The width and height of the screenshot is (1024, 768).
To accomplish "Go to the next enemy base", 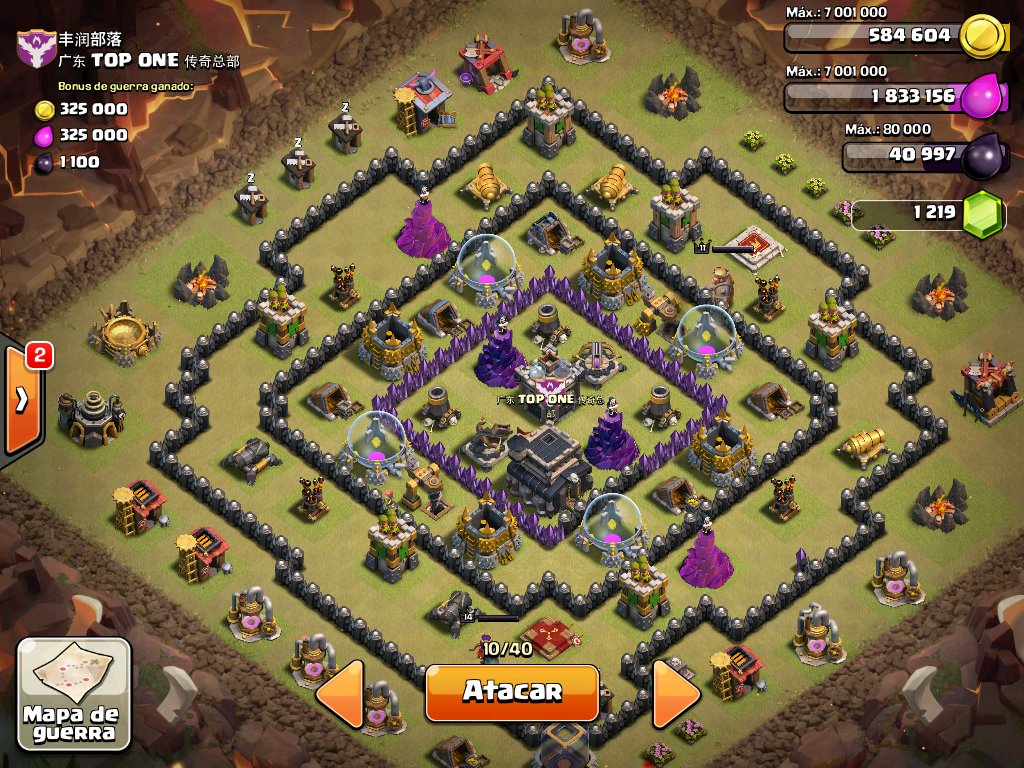I will (x=675, y=693).
